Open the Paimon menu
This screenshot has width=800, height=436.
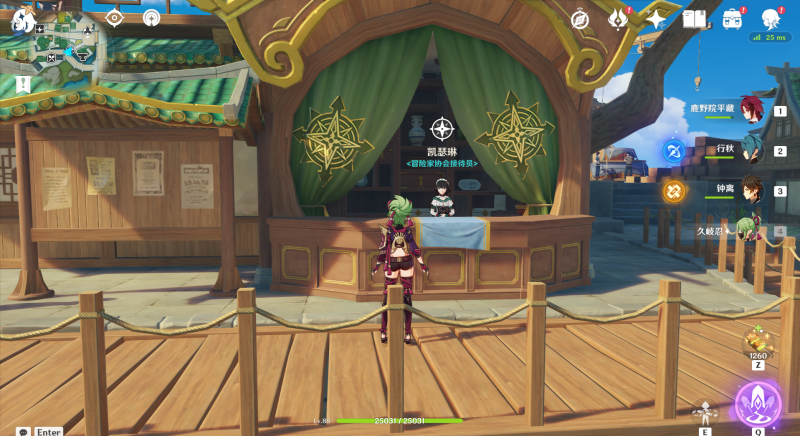[x=22, y=19]
